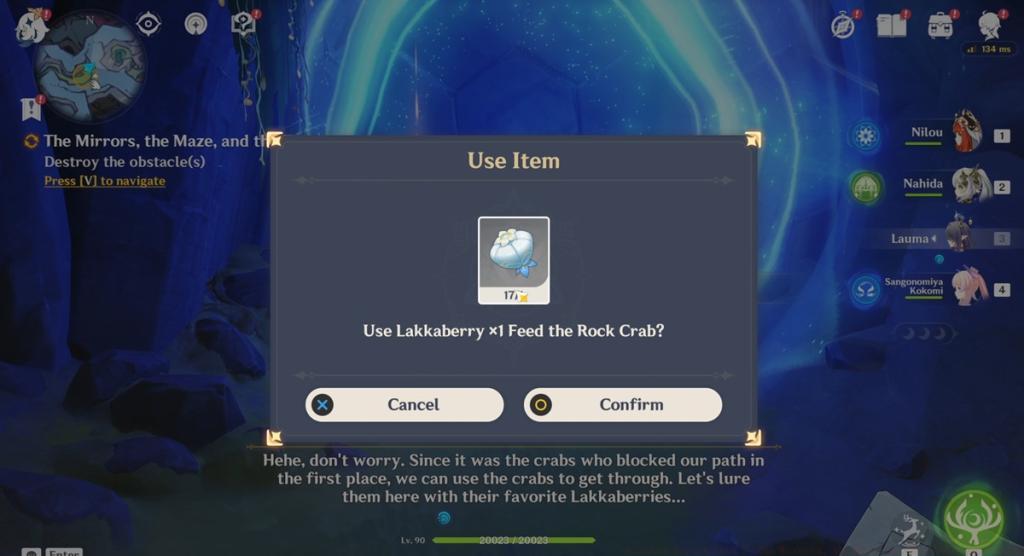Screen dimensions: 1024x556
Task: Open the event map-pin icon with alert
Action: (243, 22)
